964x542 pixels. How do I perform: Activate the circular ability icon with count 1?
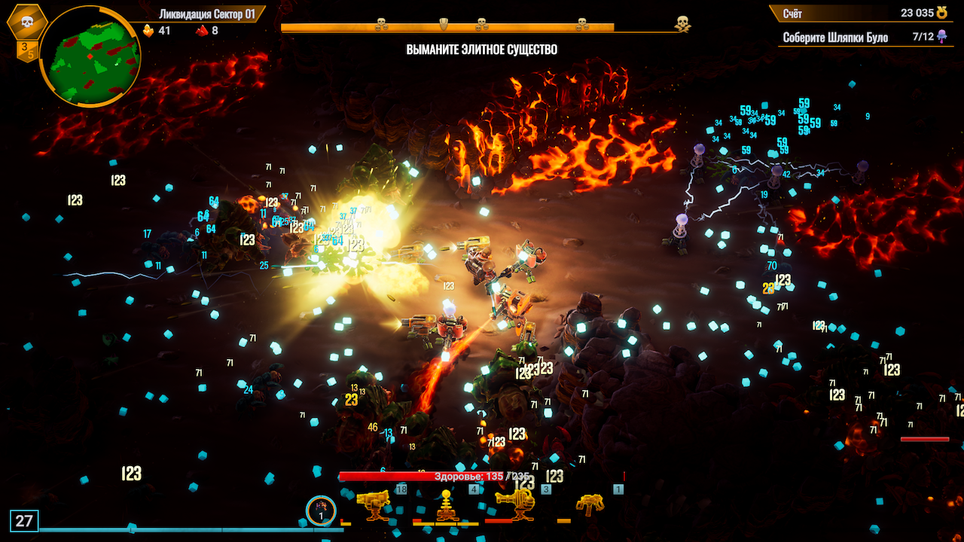320,510
